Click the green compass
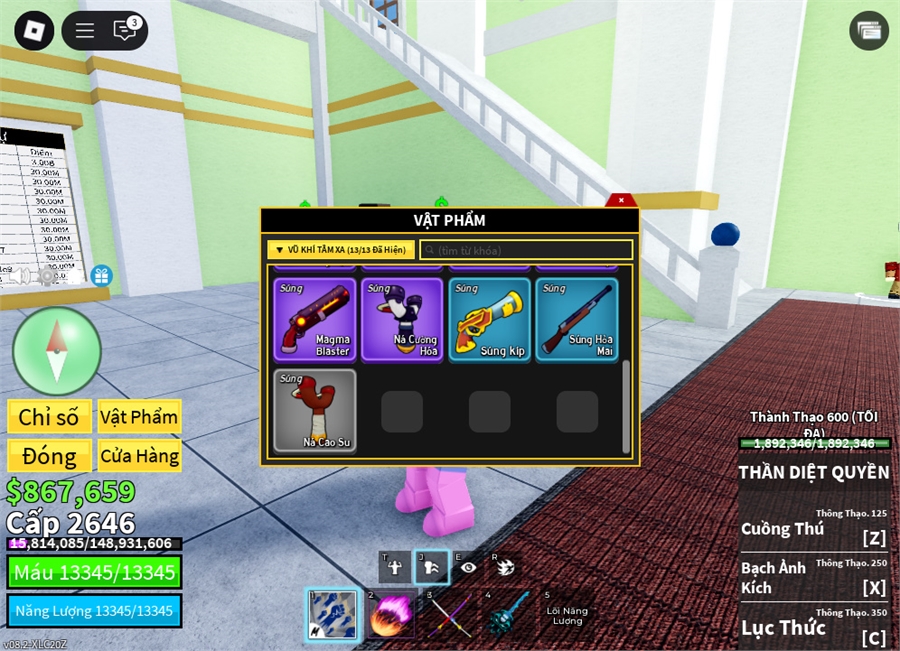 click(x=57, y=351)
